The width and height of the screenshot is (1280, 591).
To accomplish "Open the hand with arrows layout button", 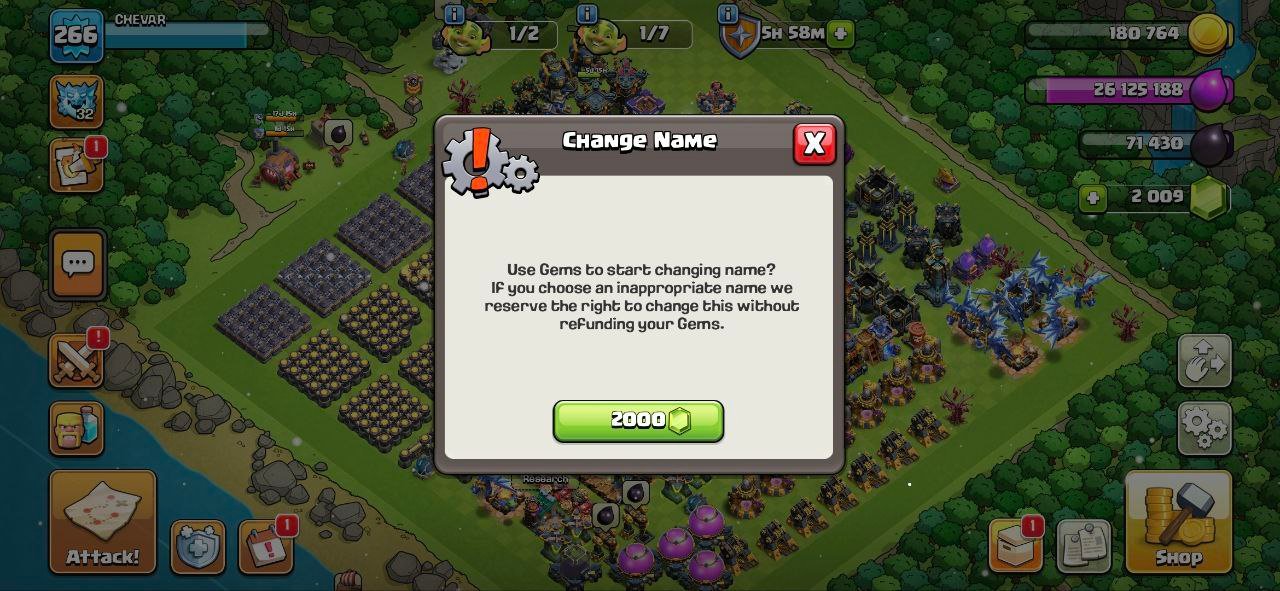I will [1204, 362].
